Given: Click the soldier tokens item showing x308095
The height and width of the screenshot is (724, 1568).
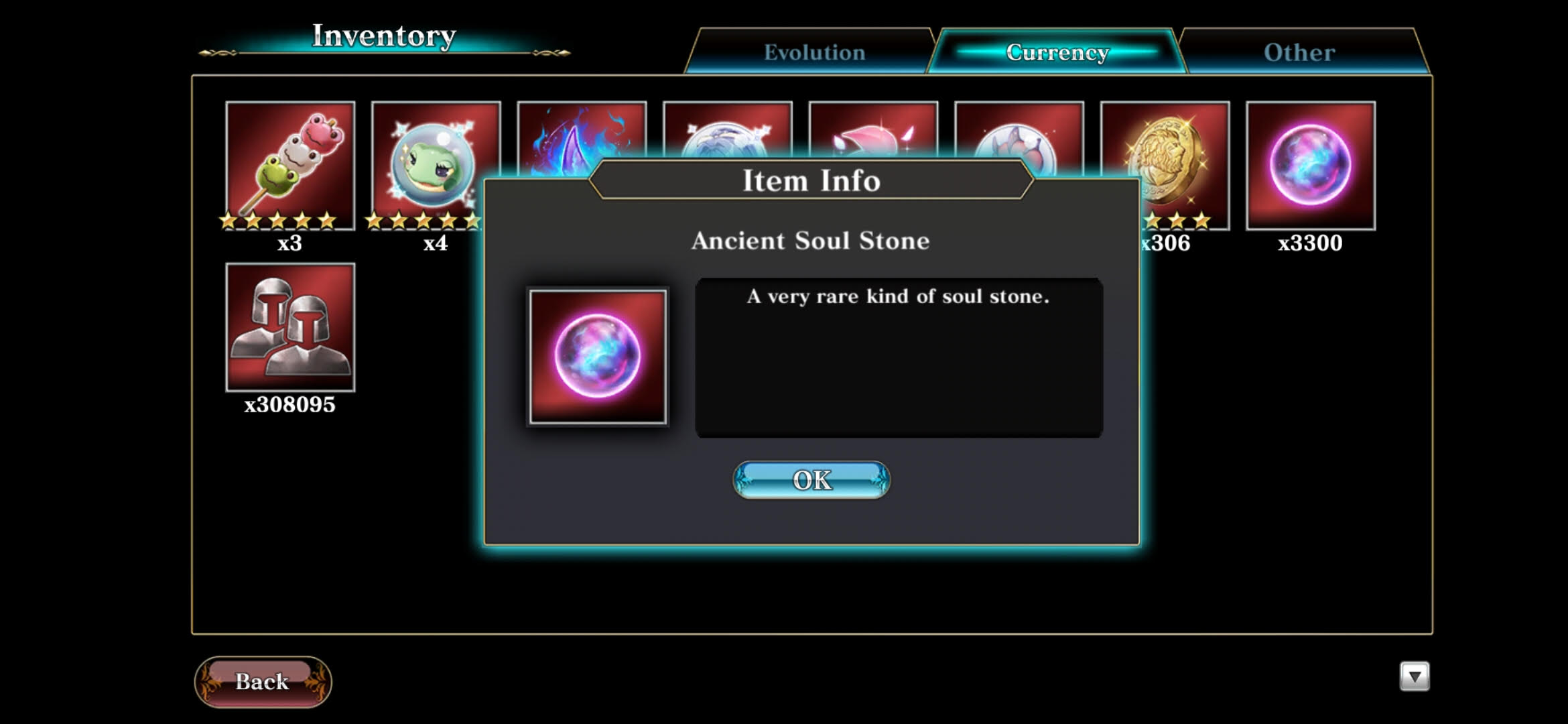Looking at the screenshot, I should (x=289, y=326).
